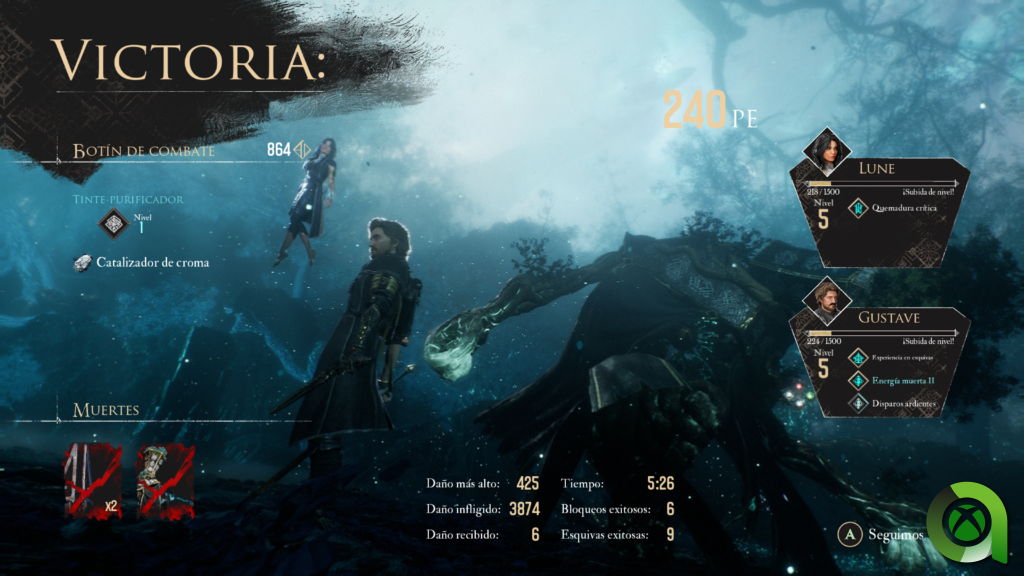Image resolution: width=1024 pixels, height=576 pixels.
Task: Inspect Lune's Quemadura crítica skill icon
Action: (x=858, y=209)
